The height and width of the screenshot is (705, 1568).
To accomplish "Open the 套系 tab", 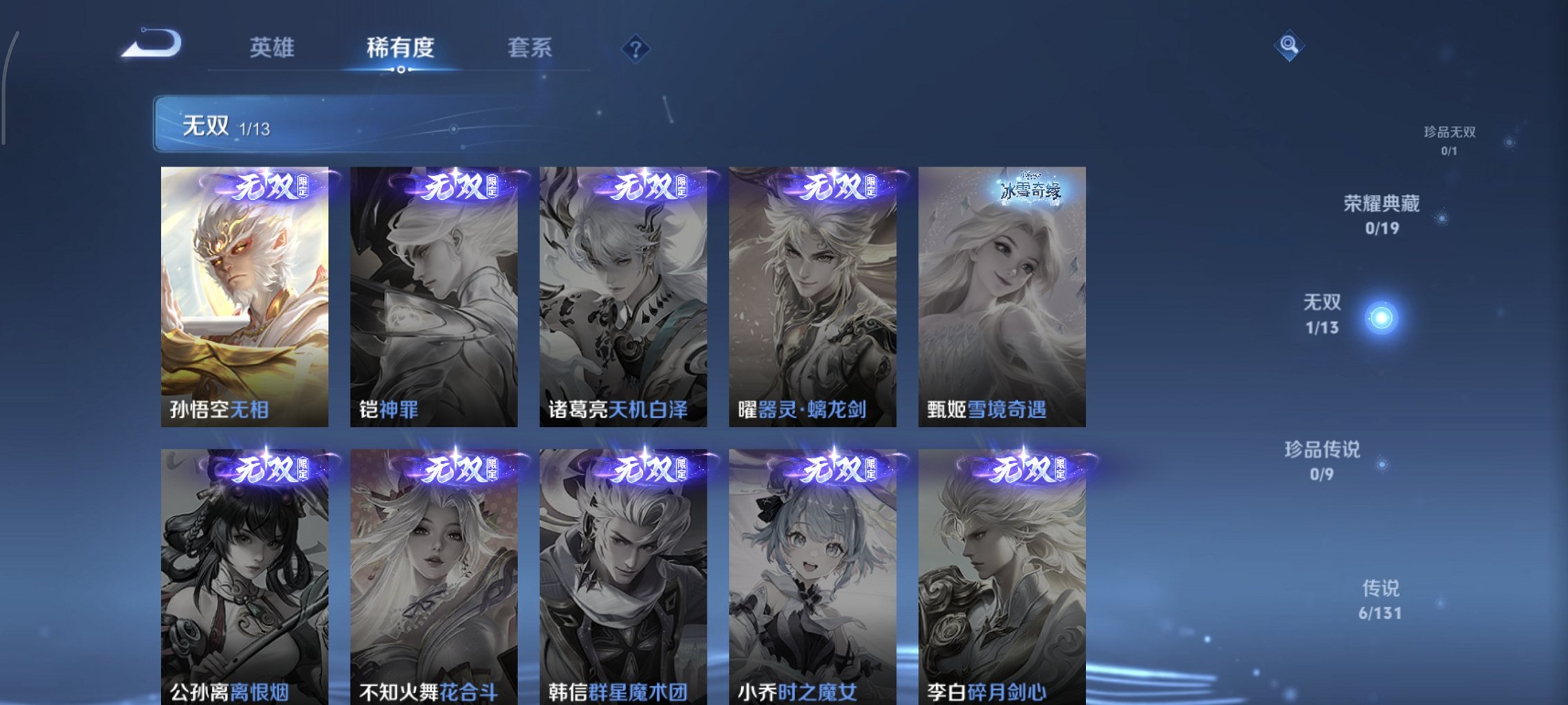I will pos(530,48).
